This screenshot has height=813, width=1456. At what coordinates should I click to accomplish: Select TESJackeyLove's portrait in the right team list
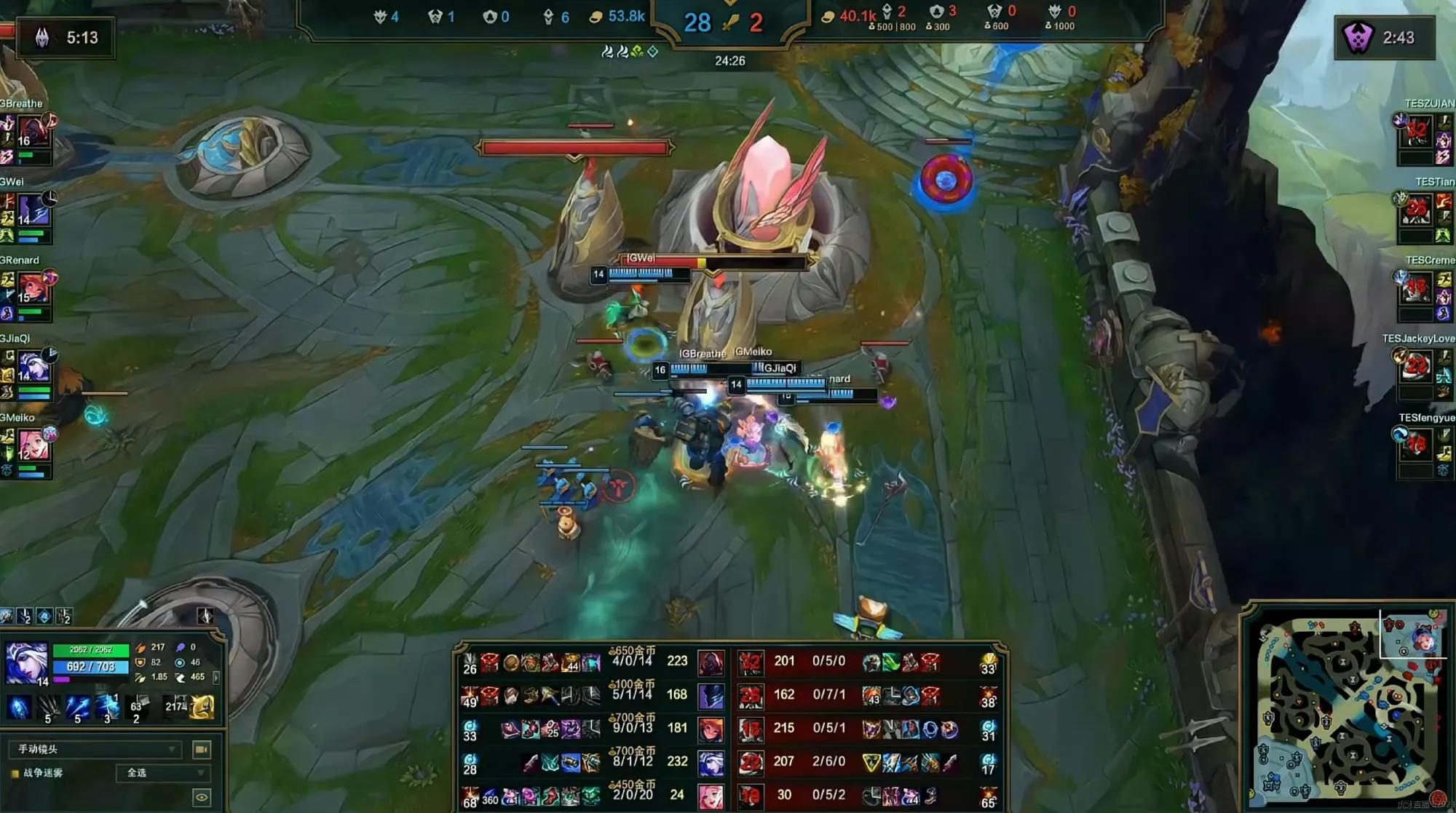(1416, 365)
